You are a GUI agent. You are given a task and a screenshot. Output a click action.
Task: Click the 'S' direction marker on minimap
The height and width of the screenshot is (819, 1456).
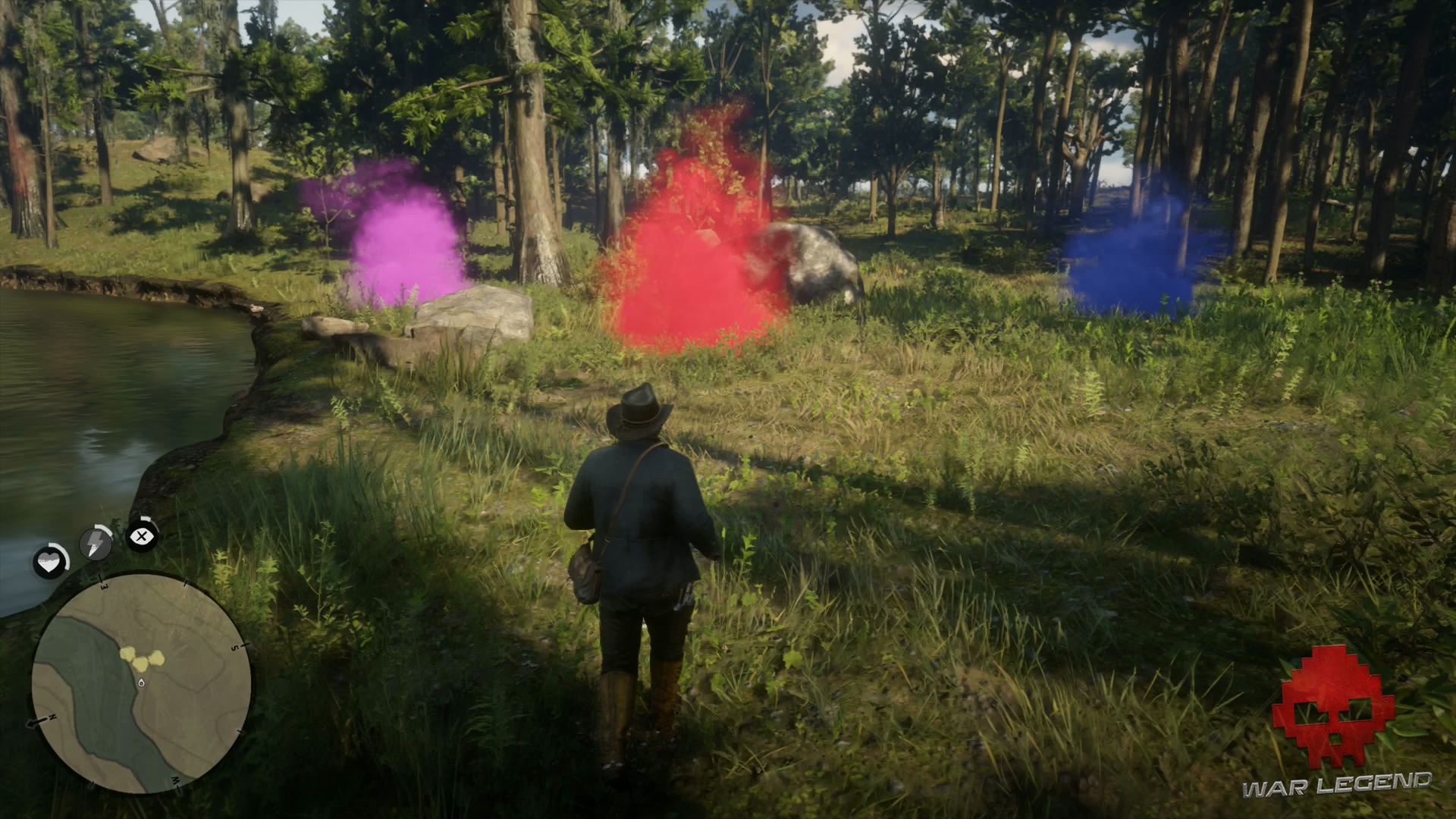click(x=236, y=646)
